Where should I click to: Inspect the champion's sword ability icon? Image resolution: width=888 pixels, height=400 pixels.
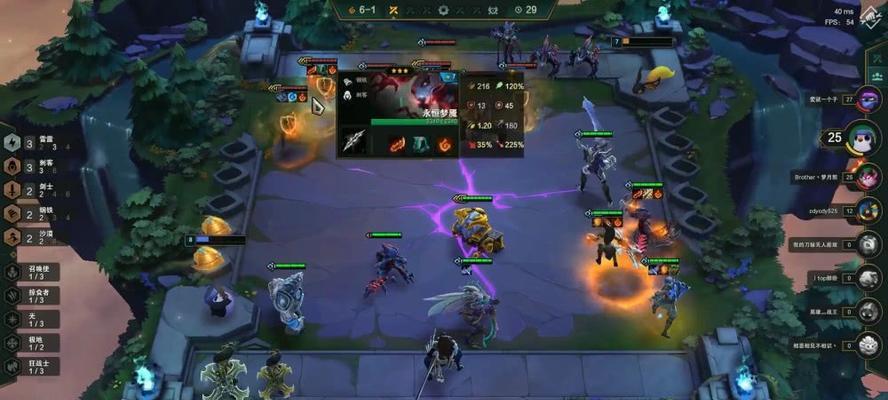355,141
